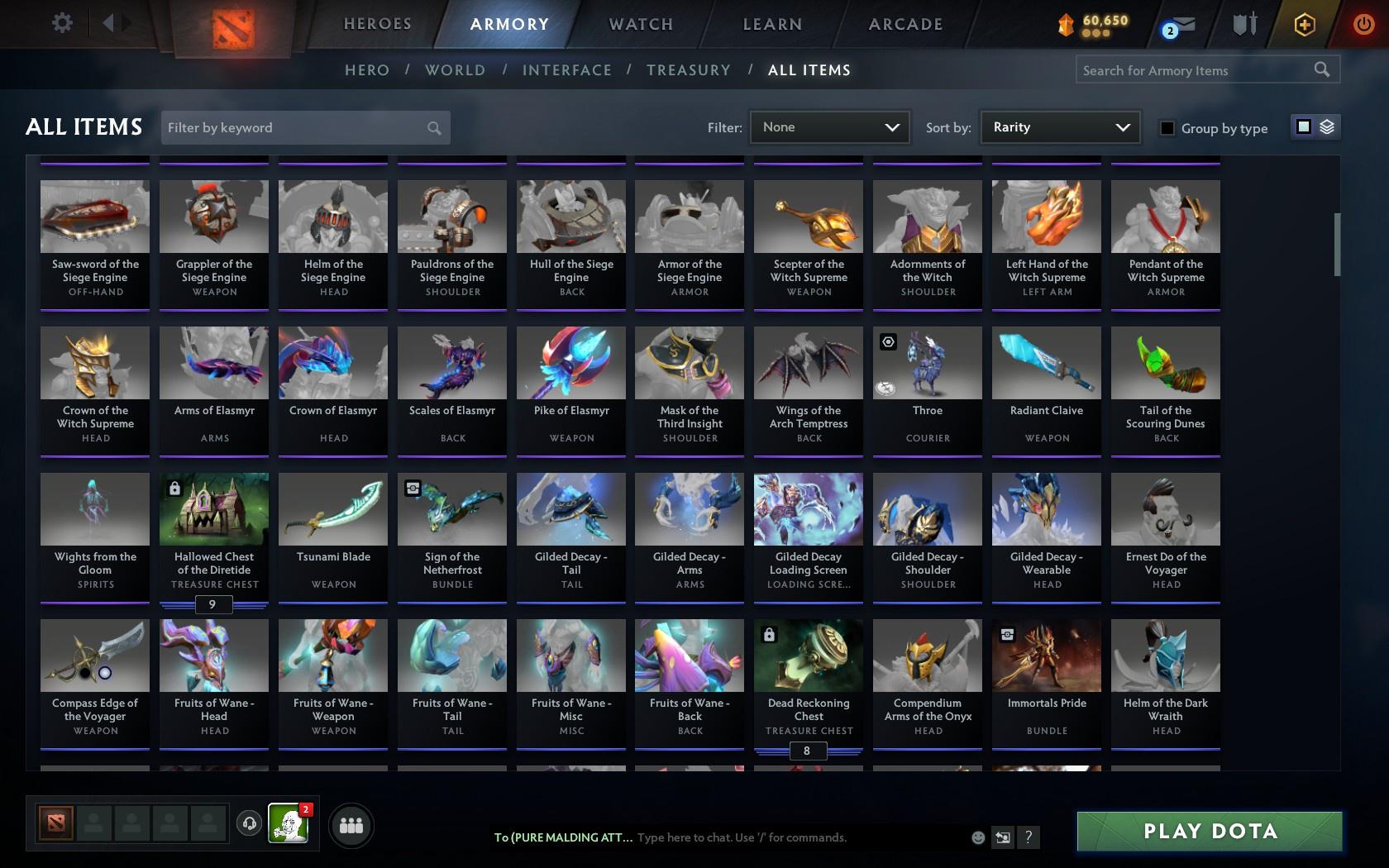Open the TREASURY section
This screenshot has width=1389, height=868.
coord(689,70)
